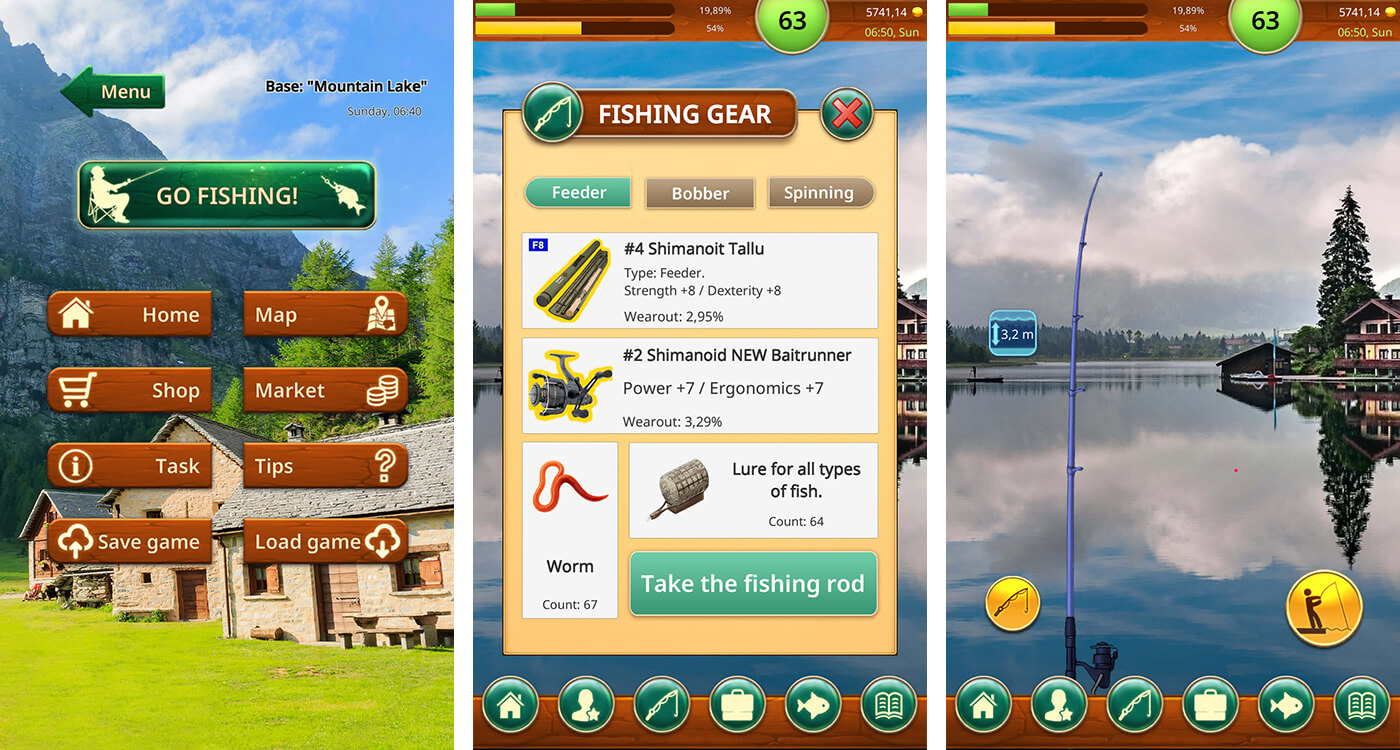Open the player profile icon
Viewport: 1400px width, 750px height.
[586, 705]
